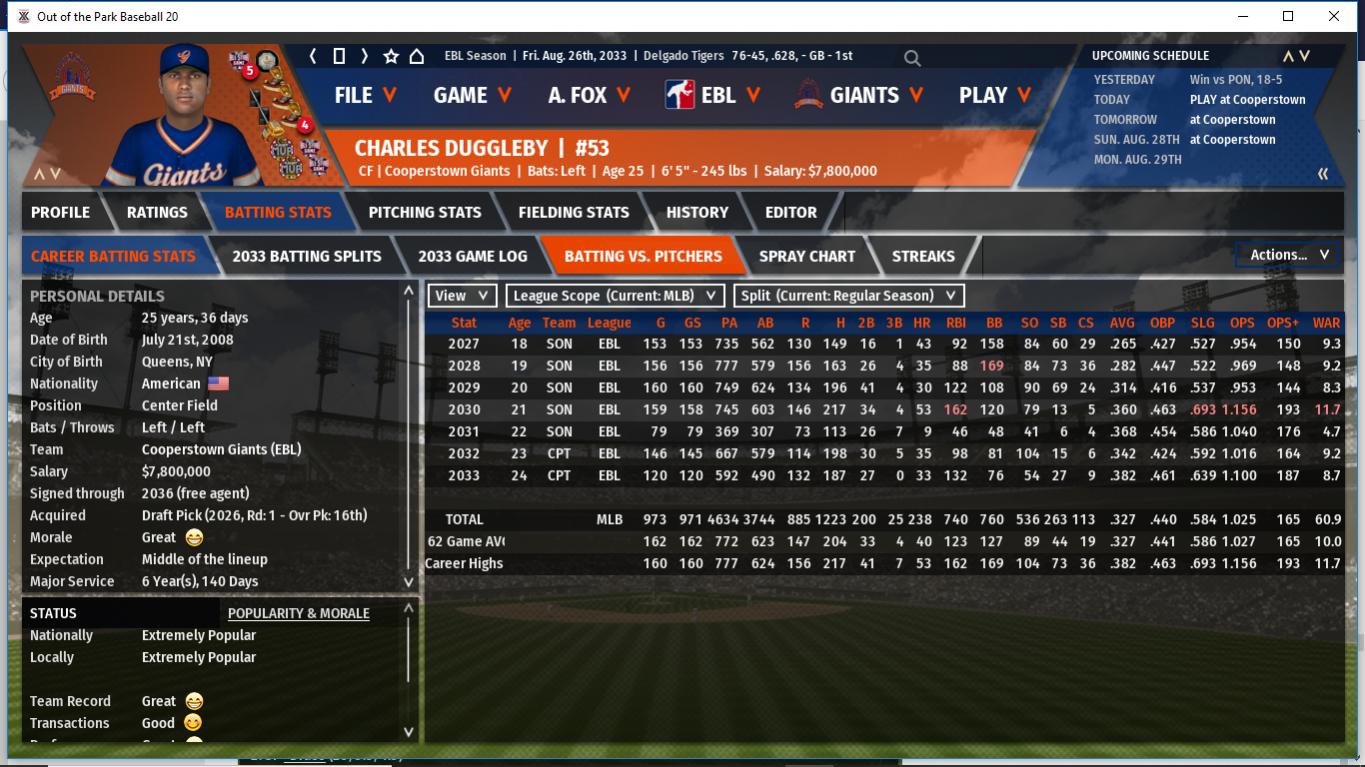Switch to the PROFILE tab
The width and height of the screenshot is (1365, 767).
60,212
